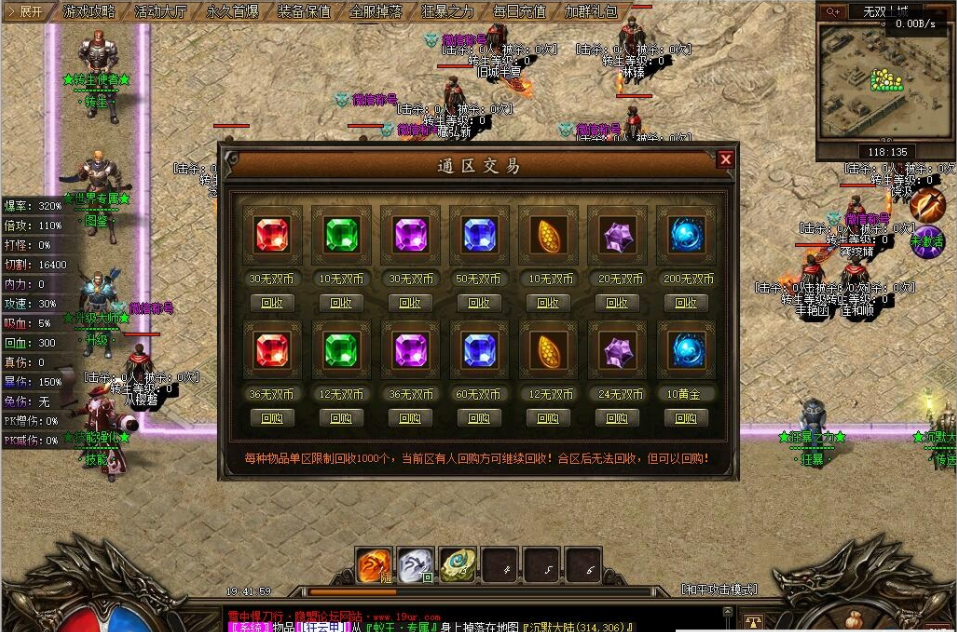Open the 加群礼包 gift pack menu
The width and height of the screenshot is (957, 632).
592,12
